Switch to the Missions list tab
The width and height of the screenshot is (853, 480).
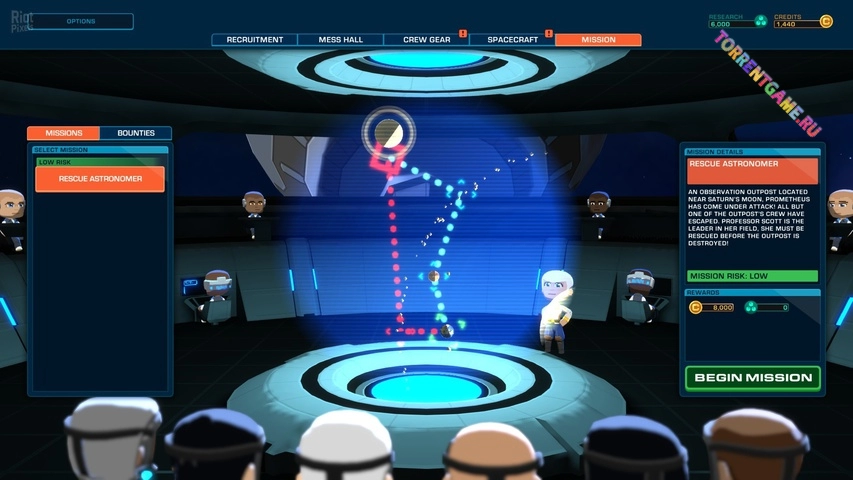tap(63, 133)
